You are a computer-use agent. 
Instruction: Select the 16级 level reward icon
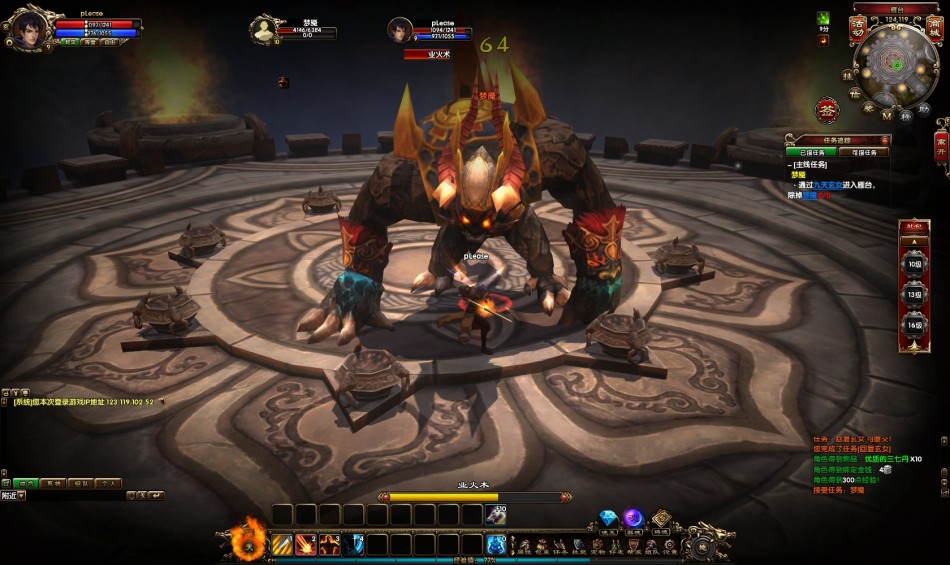point(914,326)
